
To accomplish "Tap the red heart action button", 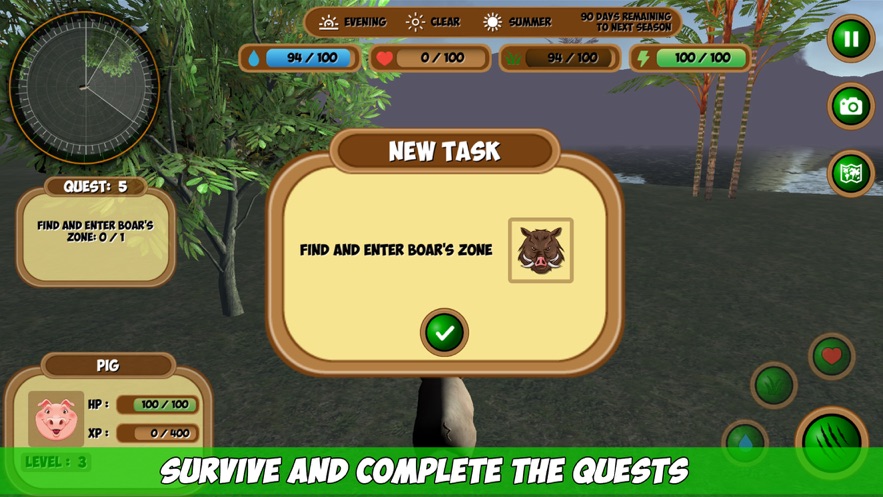I will pos(831,356).
